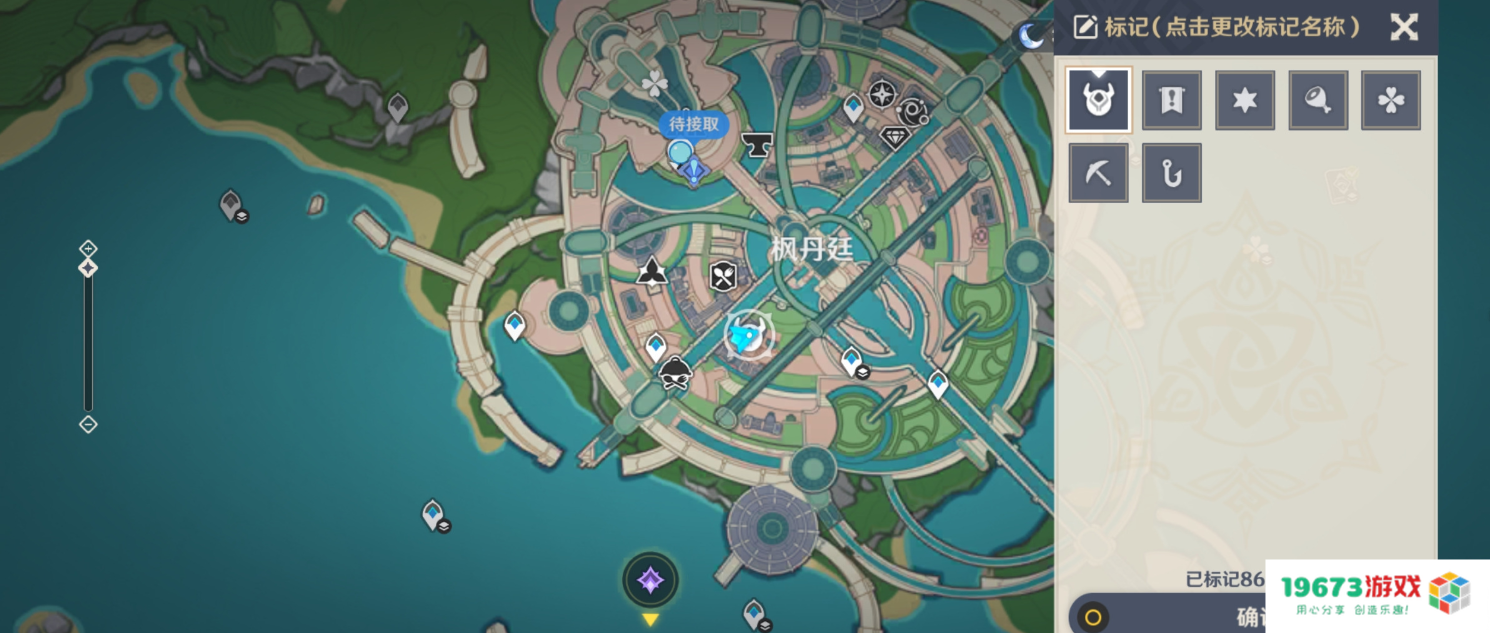This screenshot has width=1490, height=633.
Task: Close the map marker panel
Action: [1404, 27]
